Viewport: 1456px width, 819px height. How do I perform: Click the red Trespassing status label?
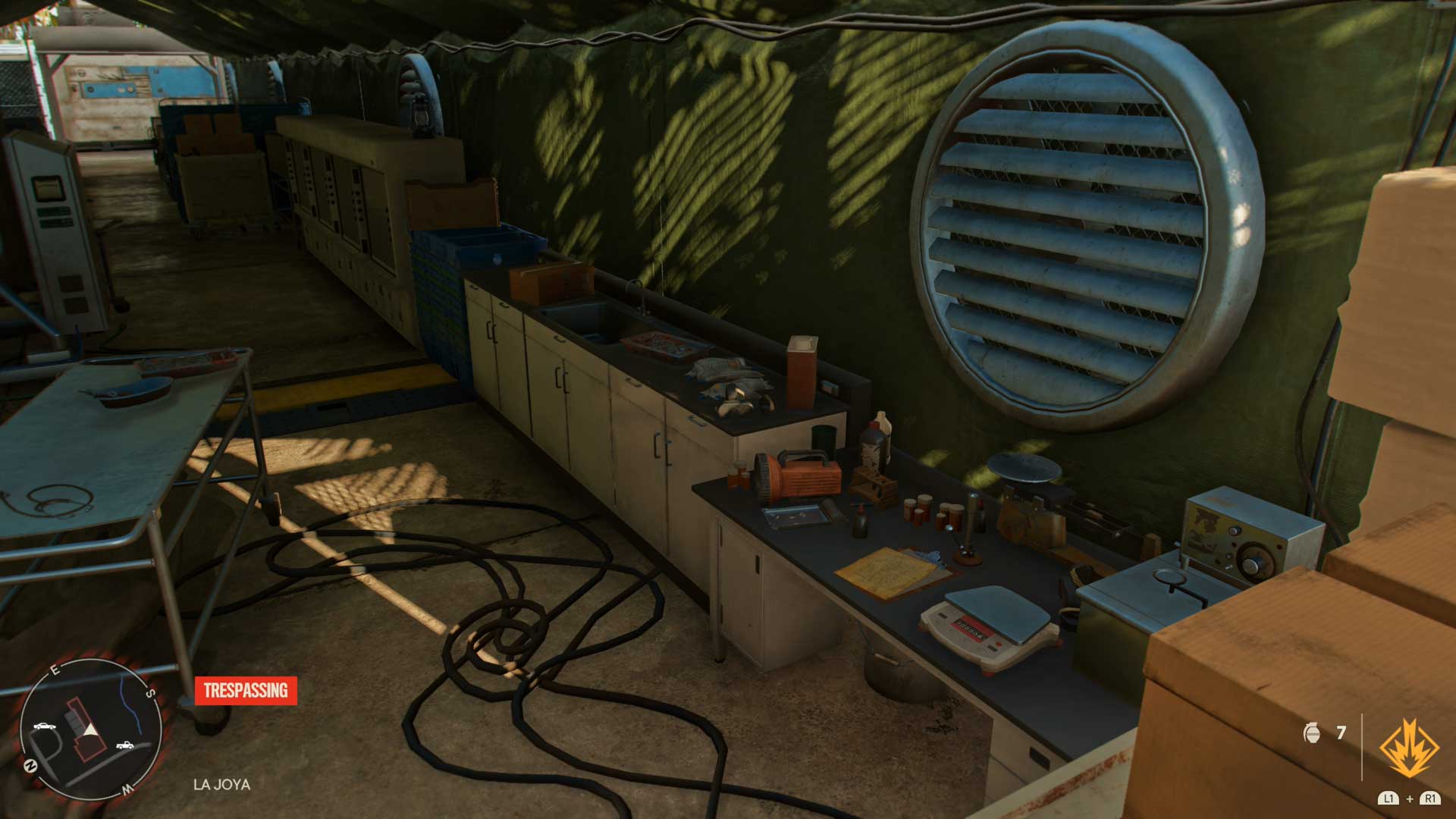[x=246, y=690]
